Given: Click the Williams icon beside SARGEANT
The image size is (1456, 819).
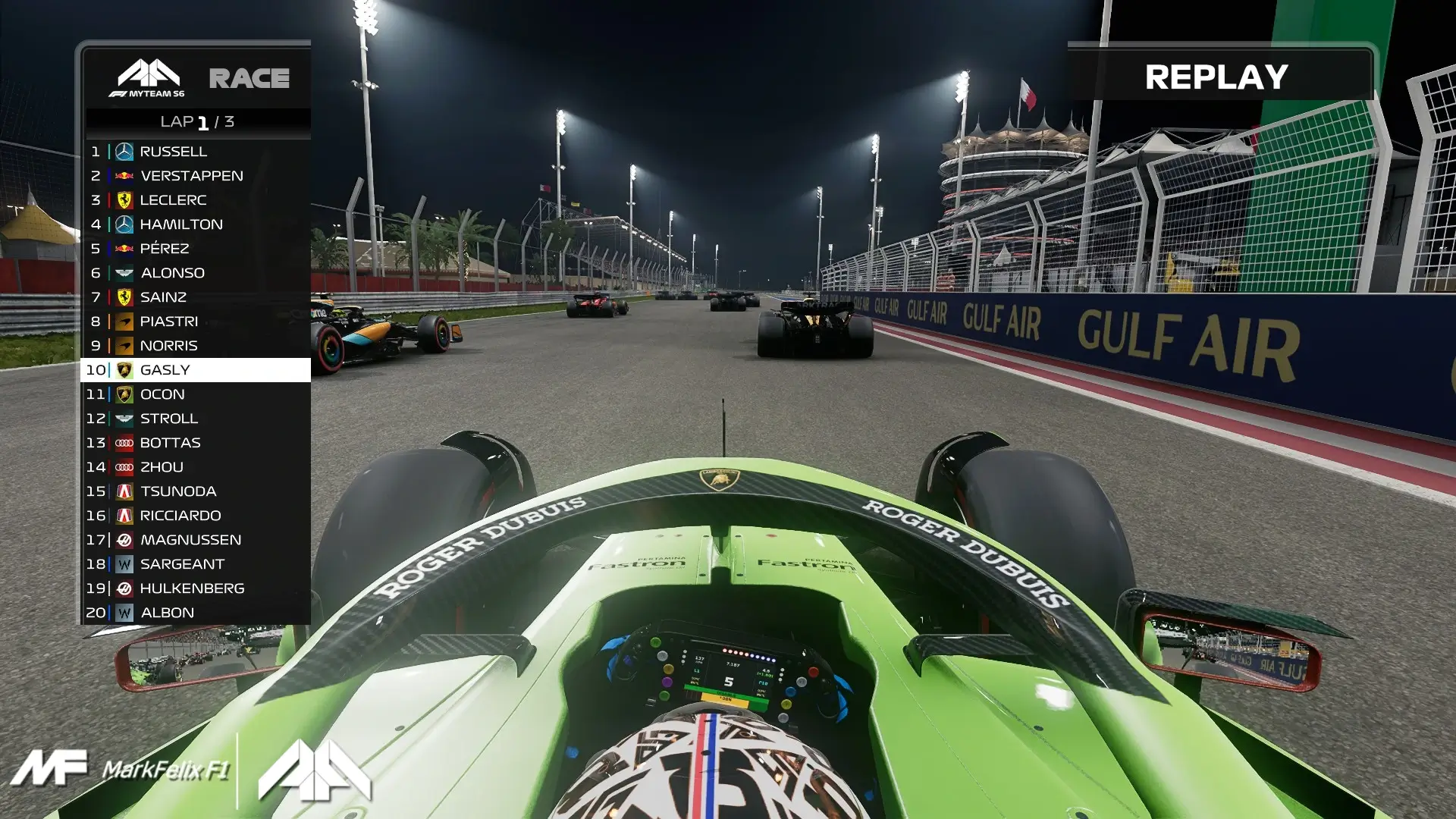Looking at the screenshot, I should 123,563.
